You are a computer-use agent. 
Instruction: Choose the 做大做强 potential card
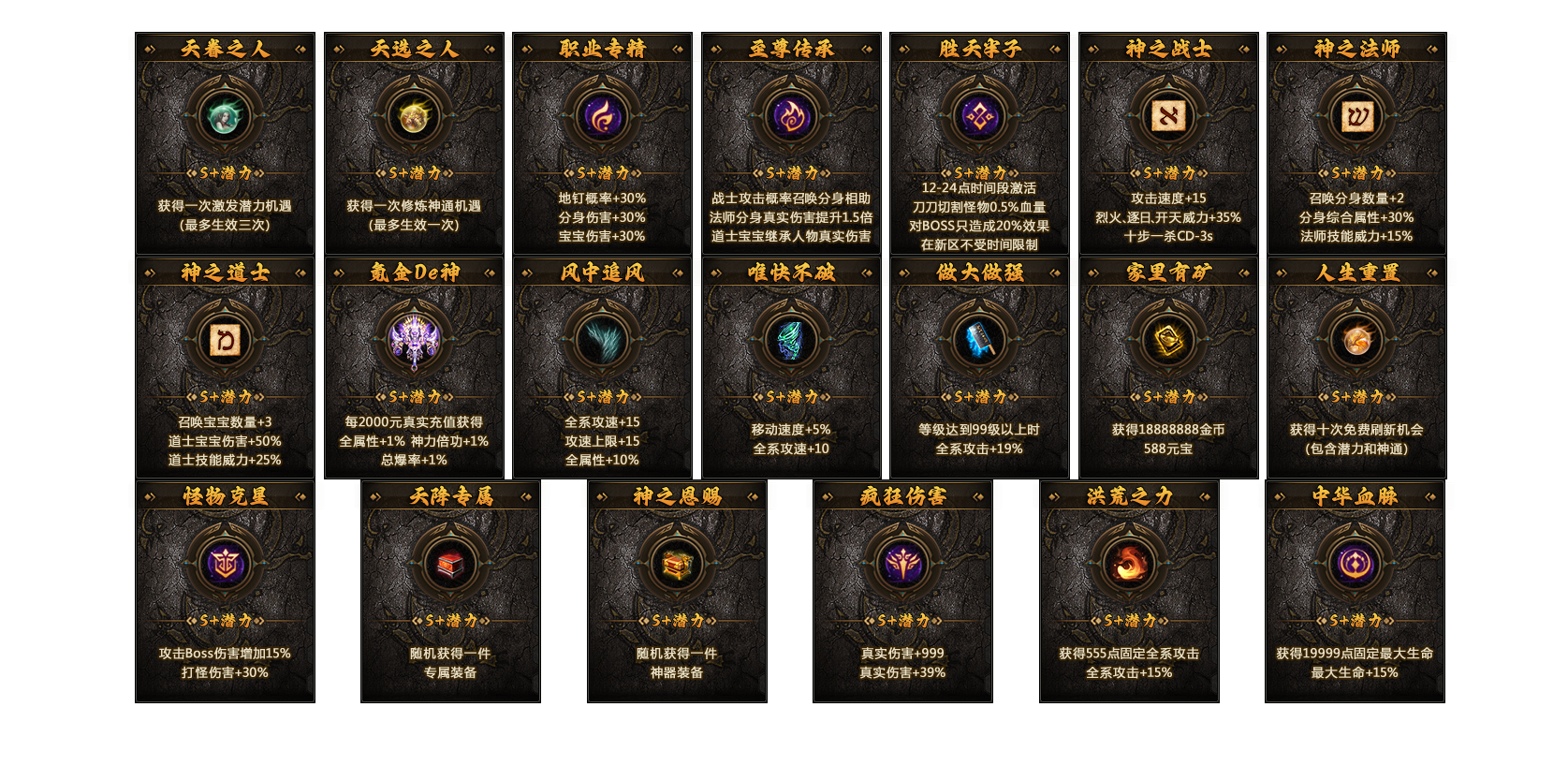pos(979,367)
